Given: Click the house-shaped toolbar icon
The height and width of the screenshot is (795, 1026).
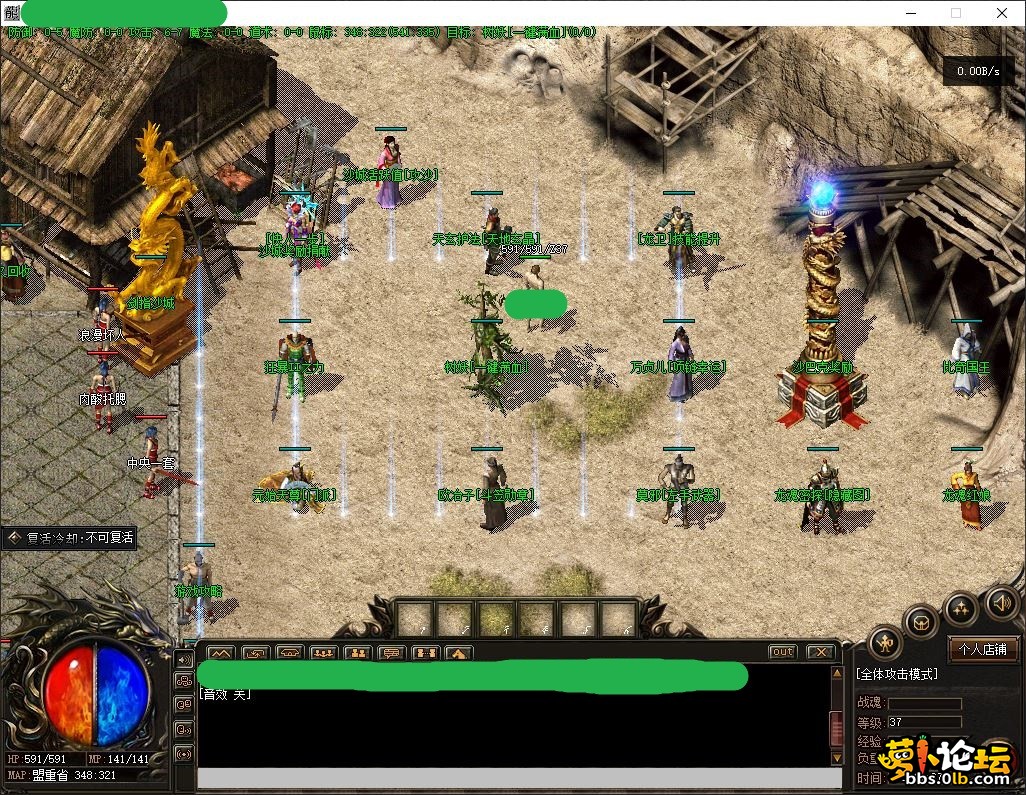Looking at the screenshot, I should click(x=459, y=653).
